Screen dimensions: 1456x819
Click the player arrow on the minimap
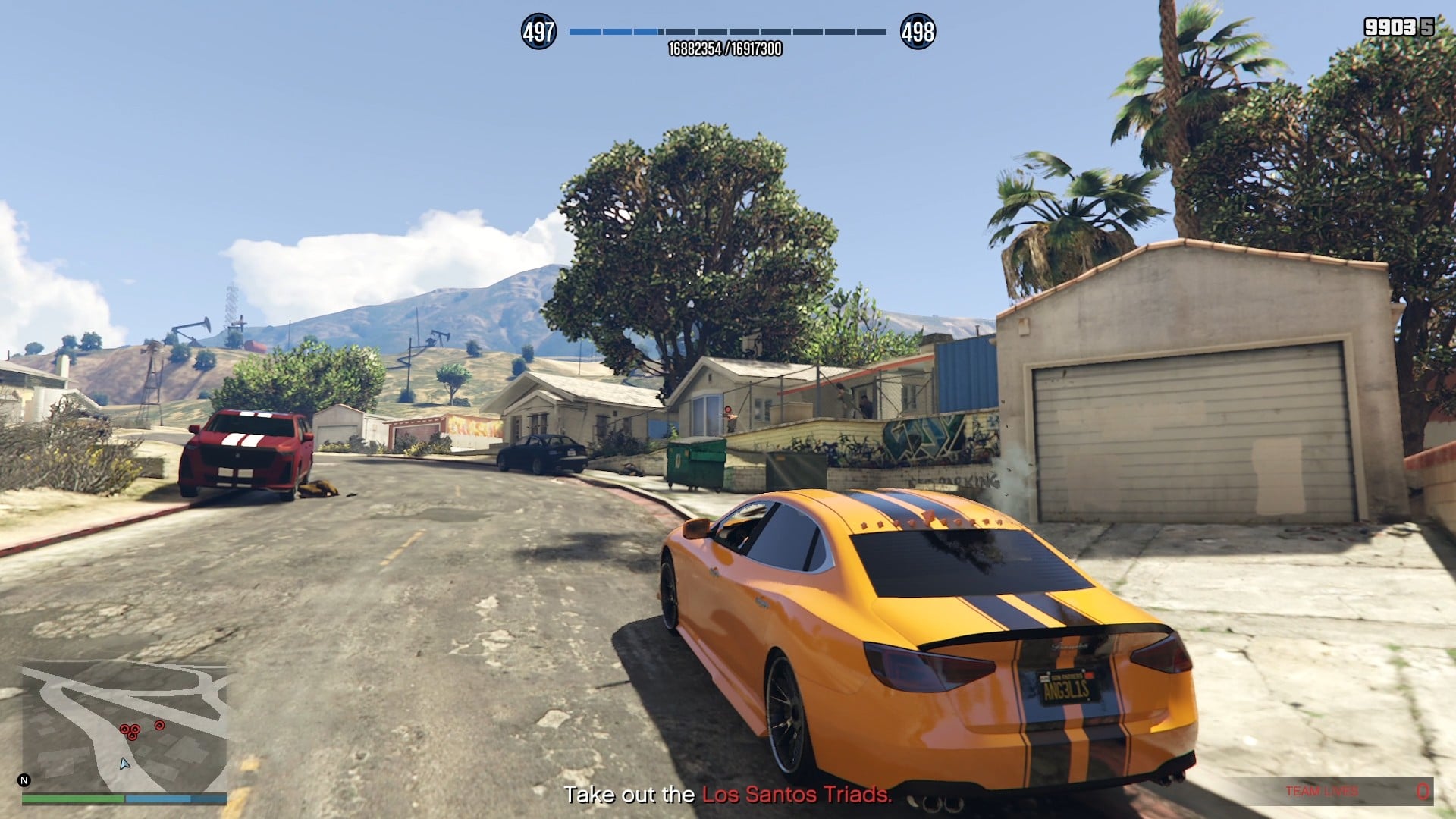[124, 764]
